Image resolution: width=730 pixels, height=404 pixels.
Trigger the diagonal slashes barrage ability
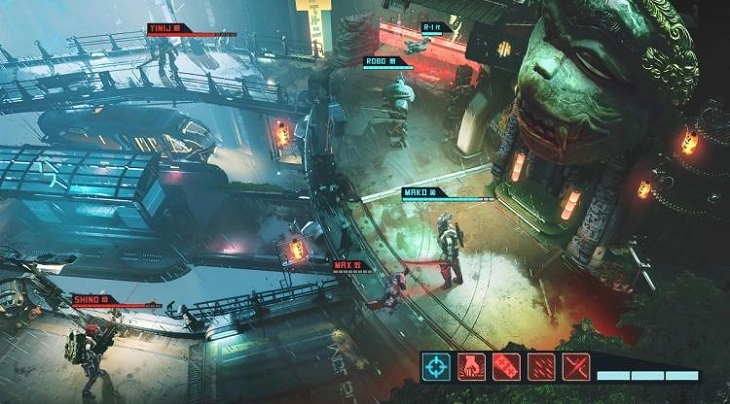tap(541, 367)
